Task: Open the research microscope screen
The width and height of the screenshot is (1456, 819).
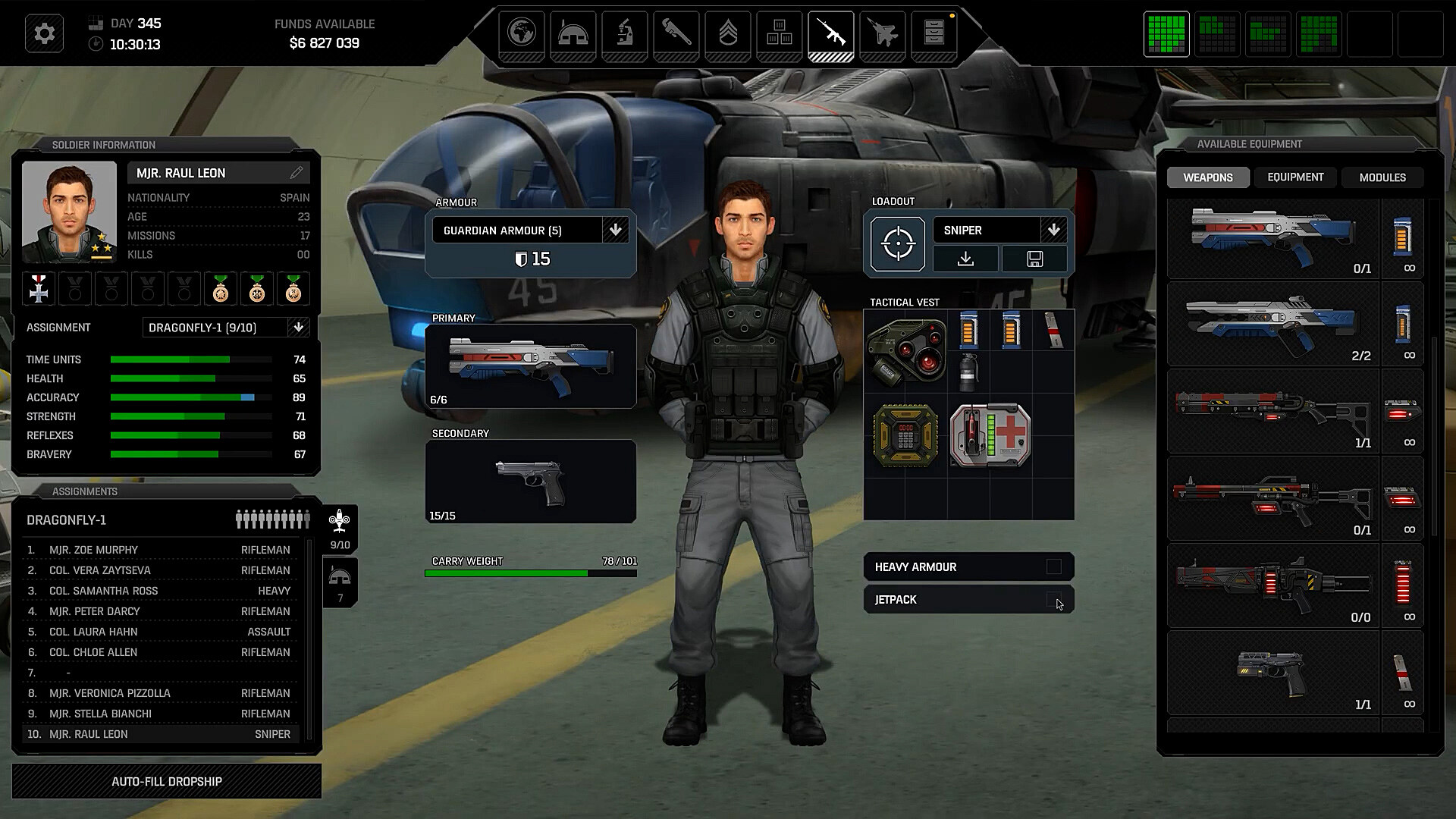Action: click(625, 34)
